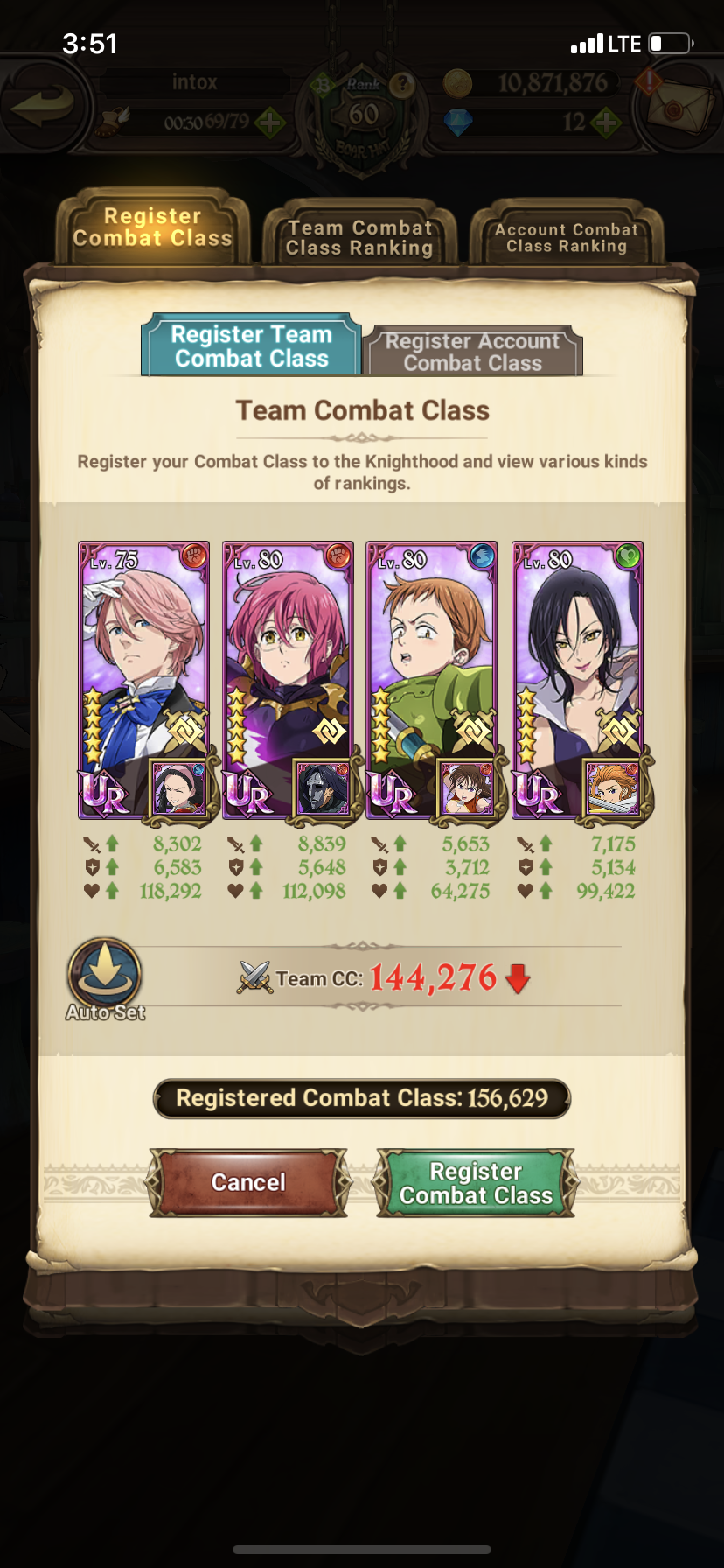This screenshot has width=724, height=1568.
Task: Add diamonds with the green plus
Action: [x=607, y=122]
